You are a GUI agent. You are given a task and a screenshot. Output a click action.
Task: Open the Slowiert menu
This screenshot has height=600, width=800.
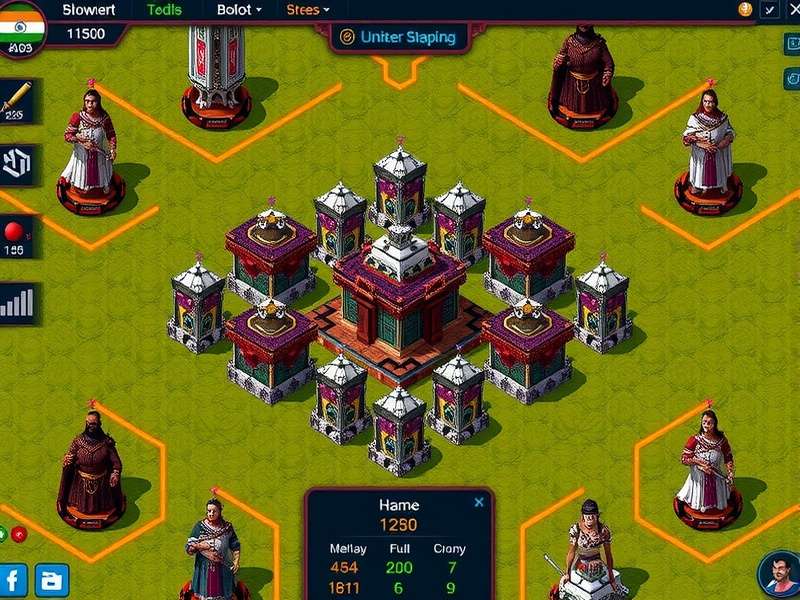click(x=89, y=10)
